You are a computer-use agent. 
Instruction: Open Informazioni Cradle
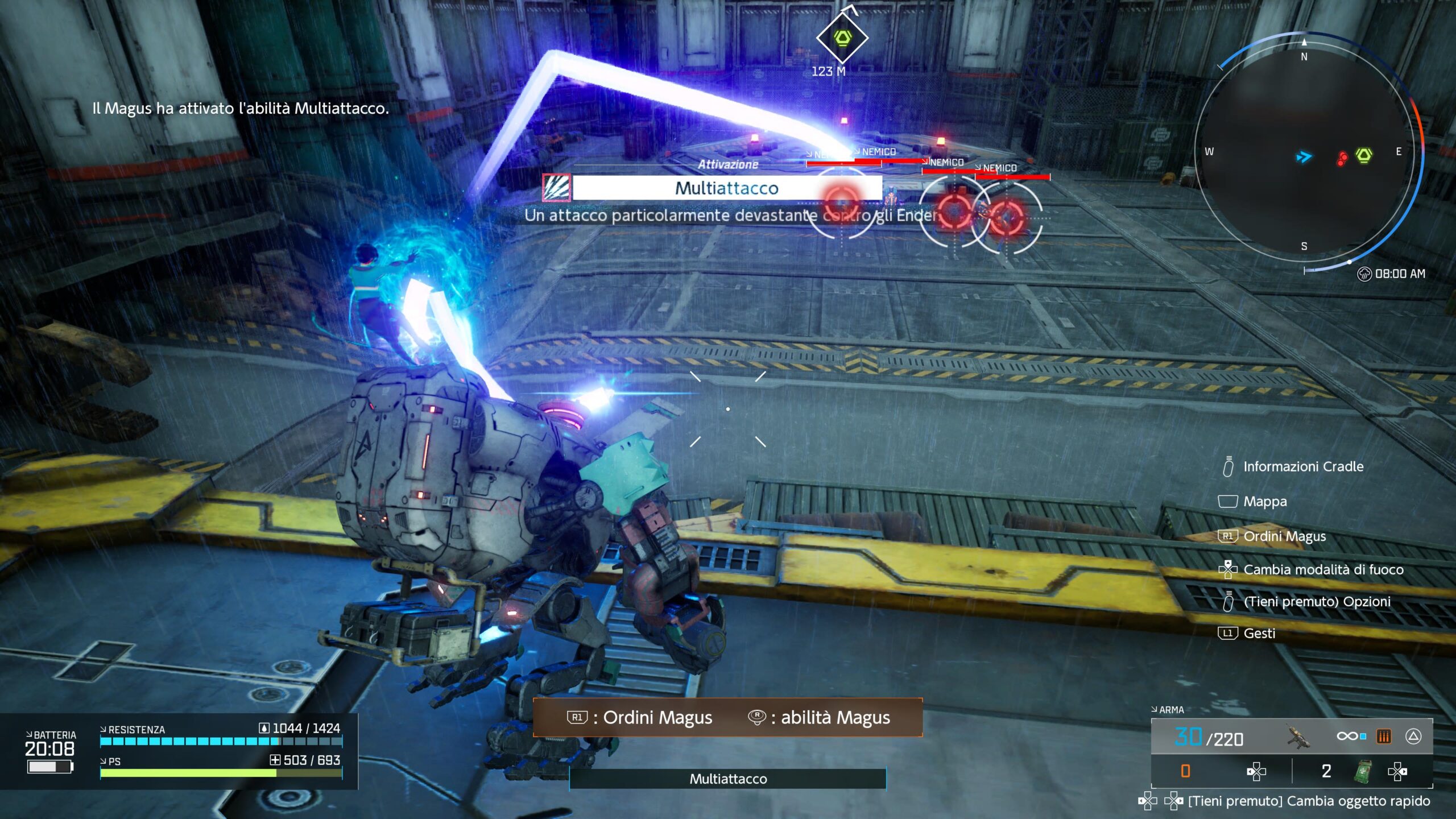point(1303,467)
